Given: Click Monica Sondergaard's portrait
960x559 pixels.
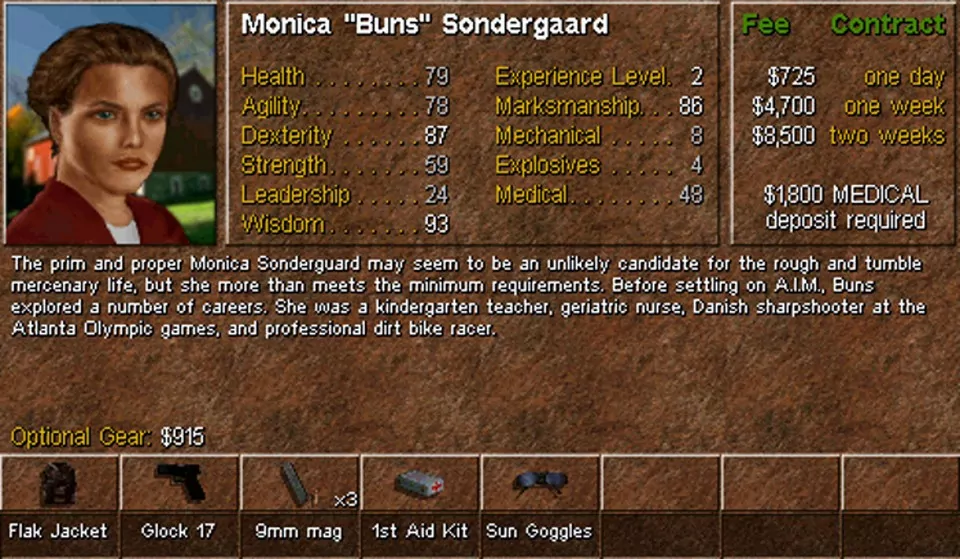Looking at the screenshot, I should 110,124.
